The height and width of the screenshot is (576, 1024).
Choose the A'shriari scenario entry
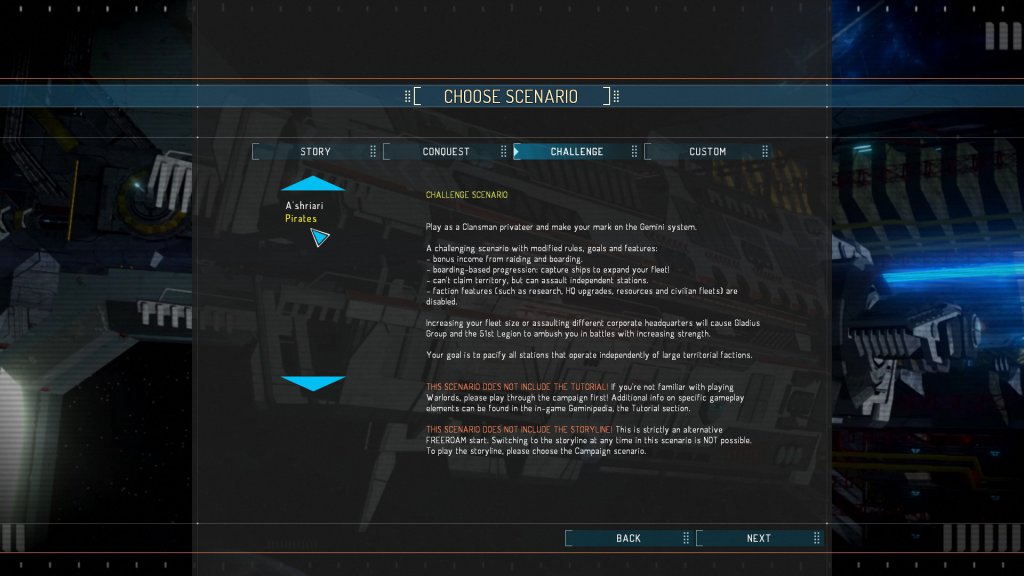304,205
